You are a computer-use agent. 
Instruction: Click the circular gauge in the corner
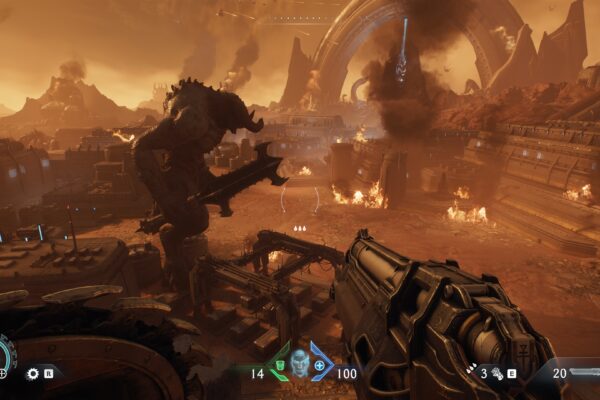coord(5,356)
